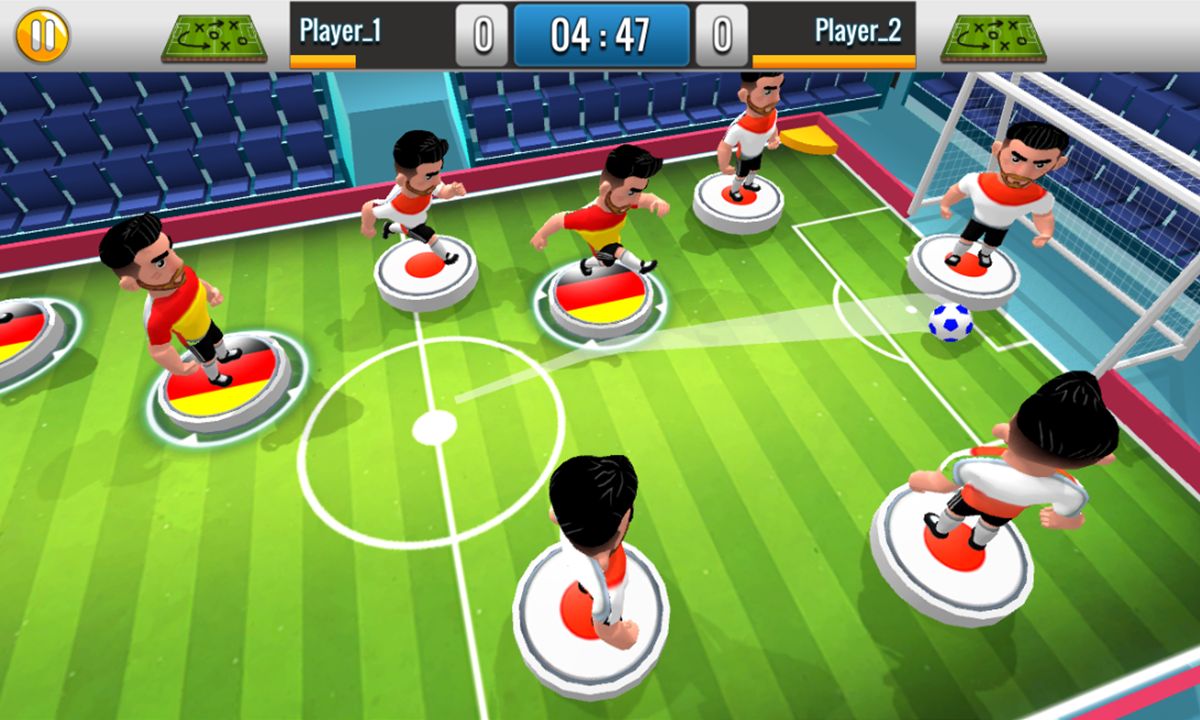Pause the match with the orange button

pyautogui.click(x=42, y=35)
